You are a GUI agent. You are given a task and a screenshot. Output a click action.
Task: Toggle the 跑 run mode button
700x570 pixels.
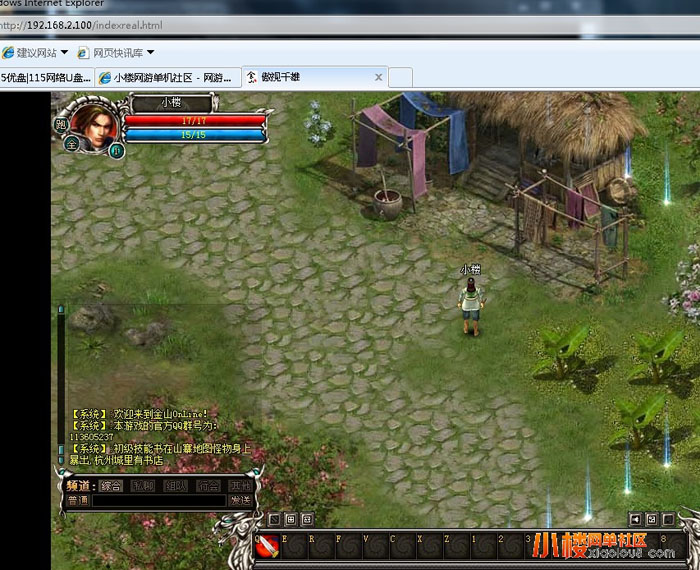point(61,124)
